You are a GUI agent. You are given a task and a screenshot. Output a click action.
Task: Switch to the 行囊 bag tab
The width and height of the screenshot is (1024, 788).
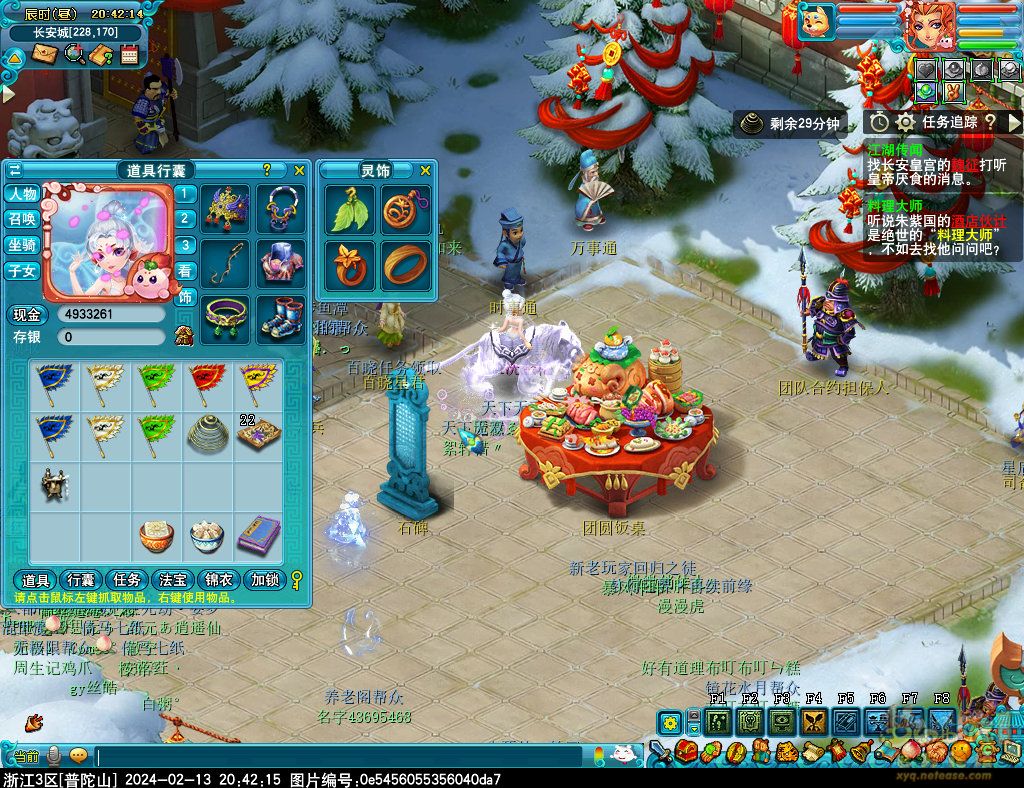tap(80, 580)
